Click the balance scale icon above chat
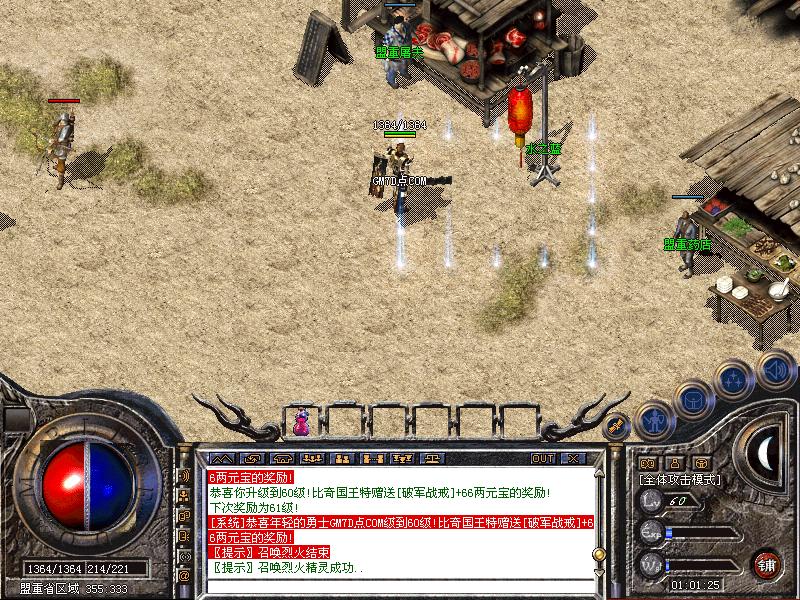The image size is (800, 600). click(x=434, y=458)
